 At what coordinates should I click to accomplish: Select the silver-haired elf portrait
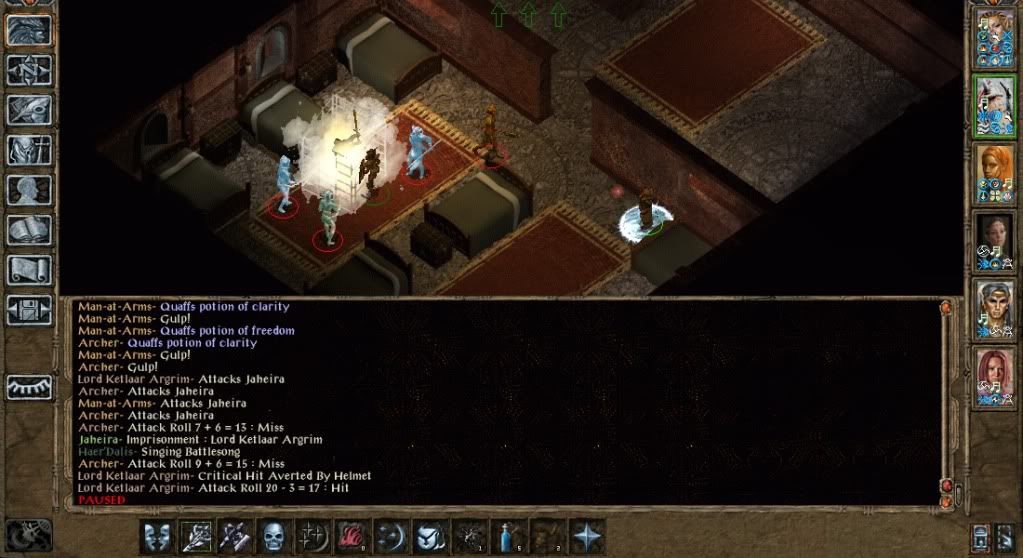coord(994,308)
